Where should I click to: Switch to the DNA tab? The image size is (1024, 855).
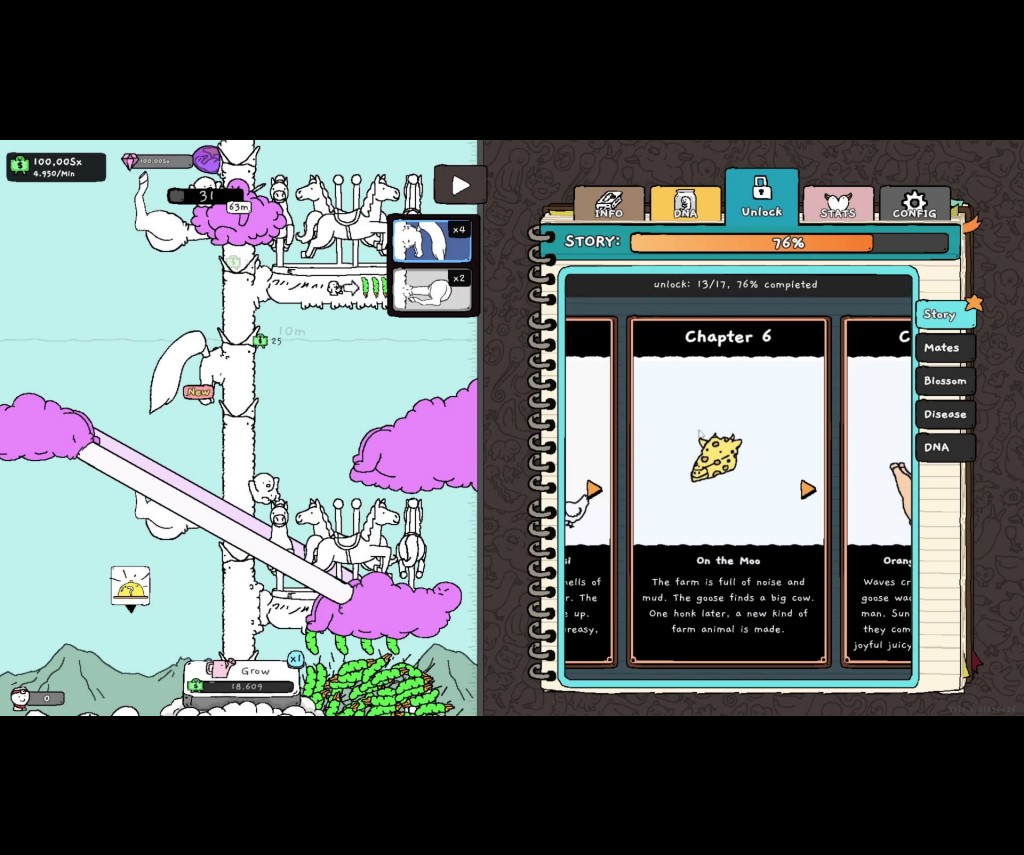(x=685, y=203)
